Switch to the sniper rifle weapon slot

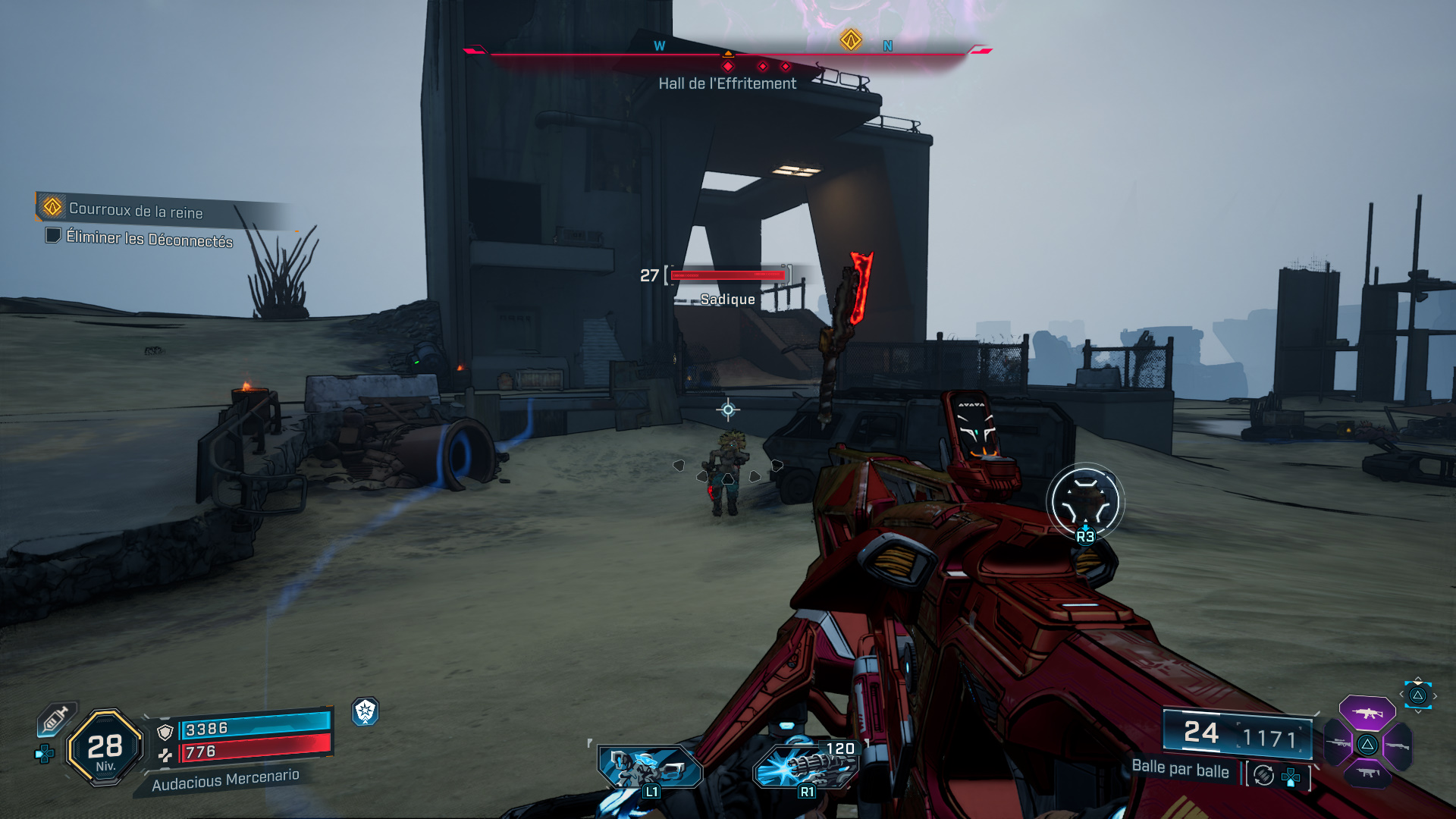[1339, 744]
